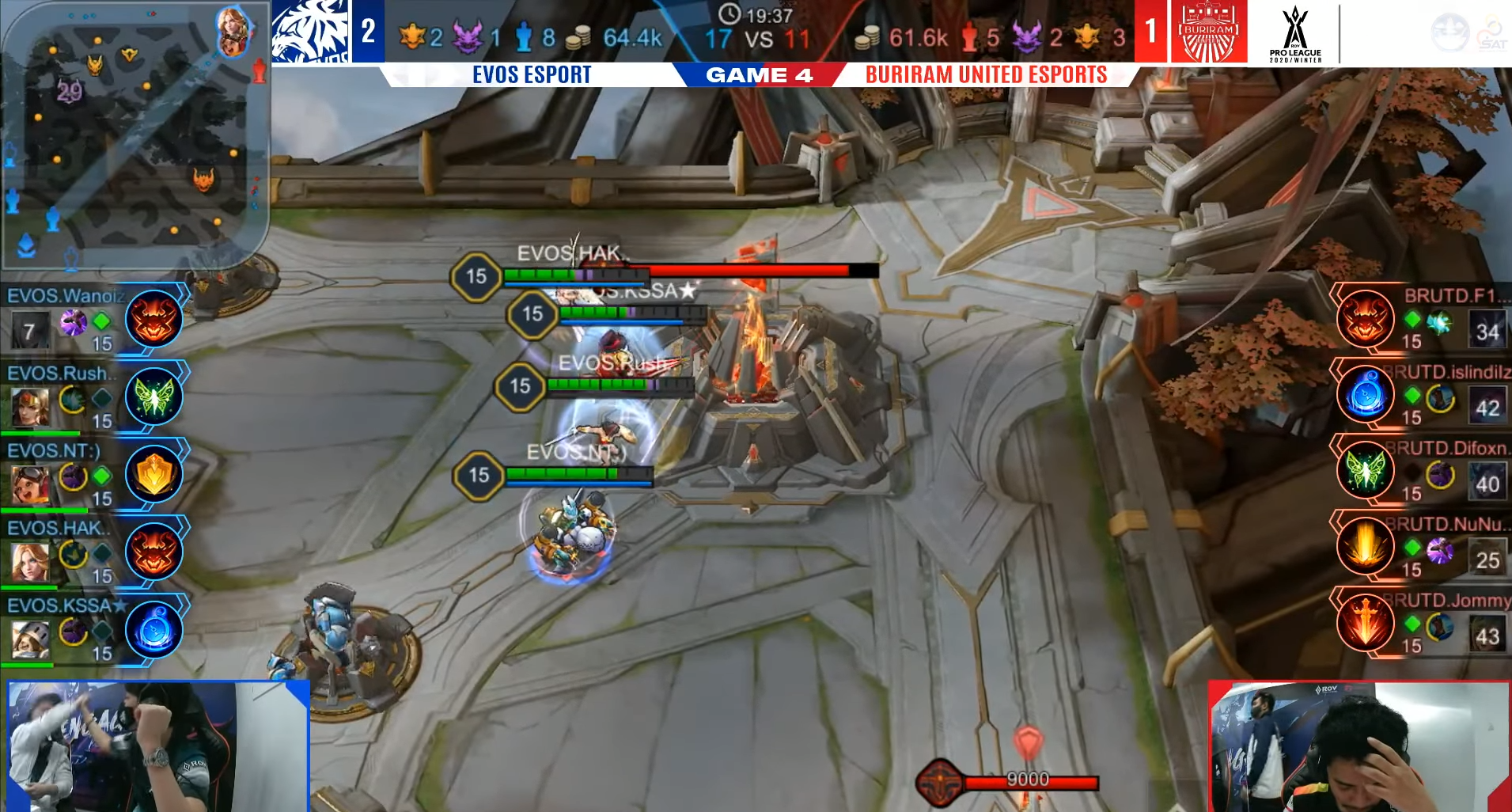
Task: Click EVOS.Rush's green butterfly ultimate icon
Action: tap(153, 397)
